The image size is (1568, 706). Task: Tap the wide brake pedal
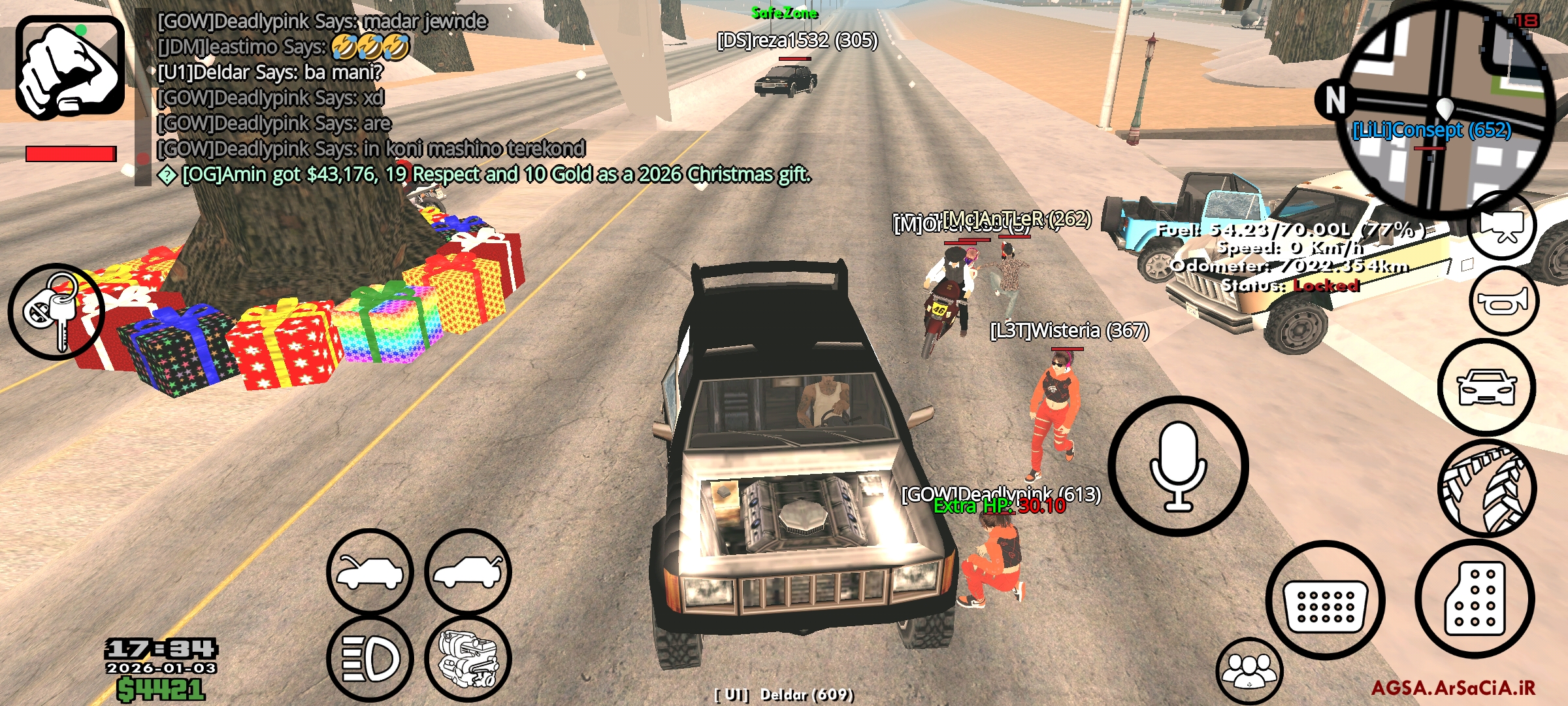pos(1325,600)
